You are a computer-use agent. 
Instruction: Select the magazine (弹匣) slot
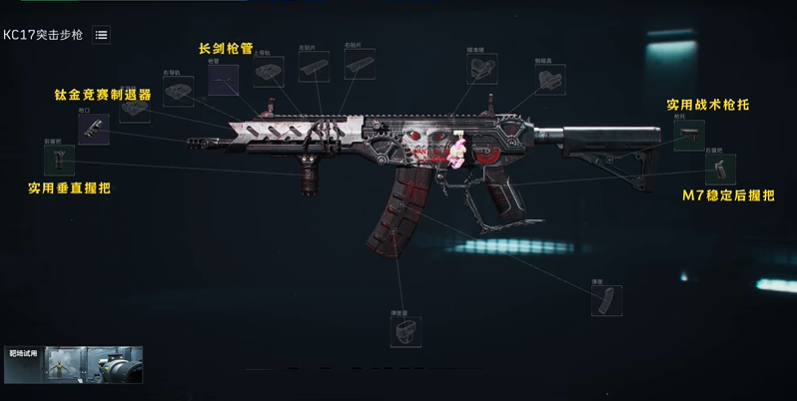[606, 300]
